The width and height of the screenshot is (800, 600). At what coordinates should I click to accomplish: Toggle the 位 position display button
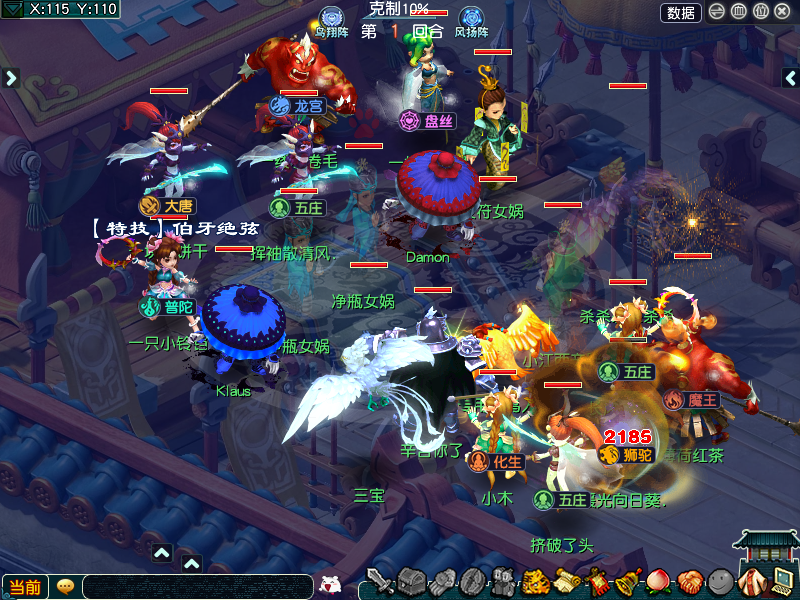pyautogui.click(x=760, y=13)
